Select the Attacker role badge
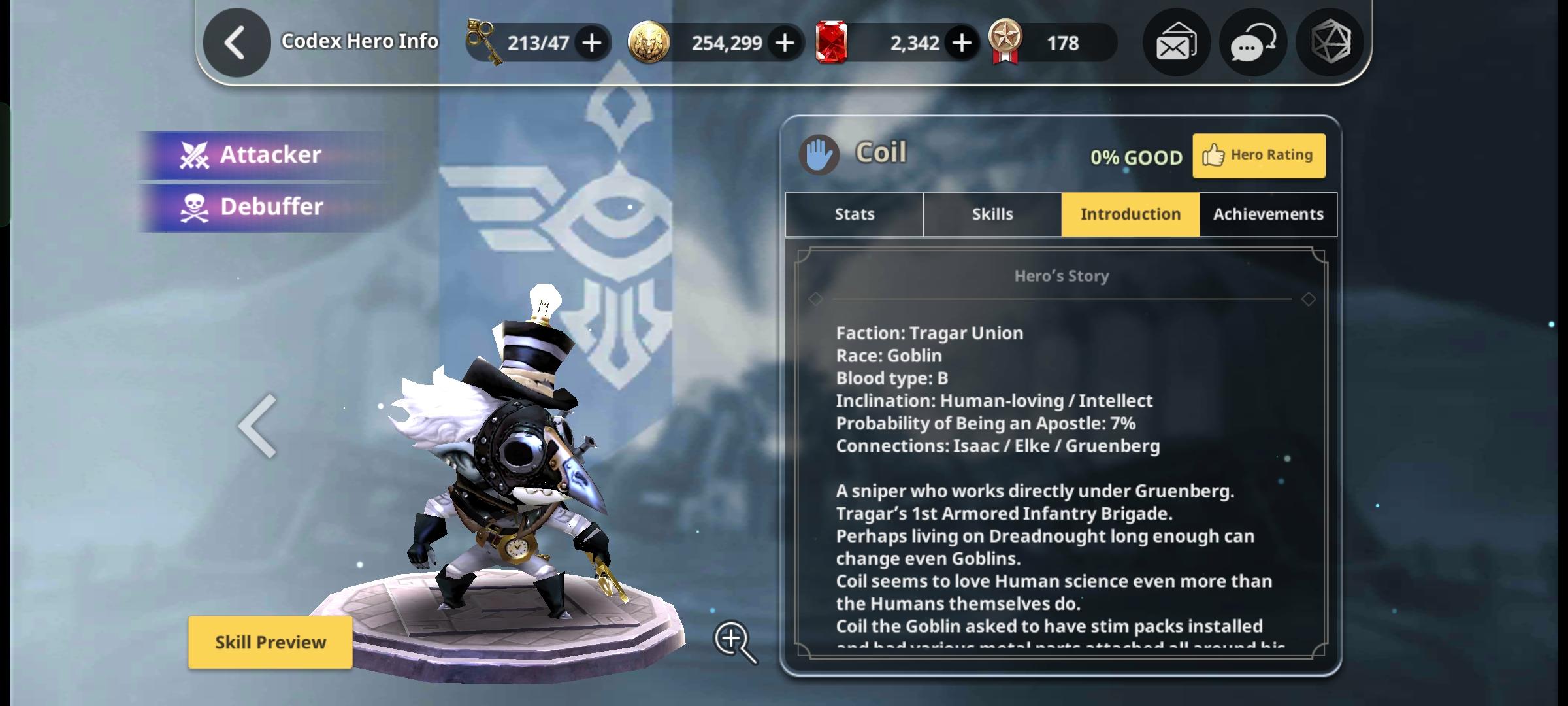The height and width of the screenshot is (706, 1568). (x=262, y=154)
